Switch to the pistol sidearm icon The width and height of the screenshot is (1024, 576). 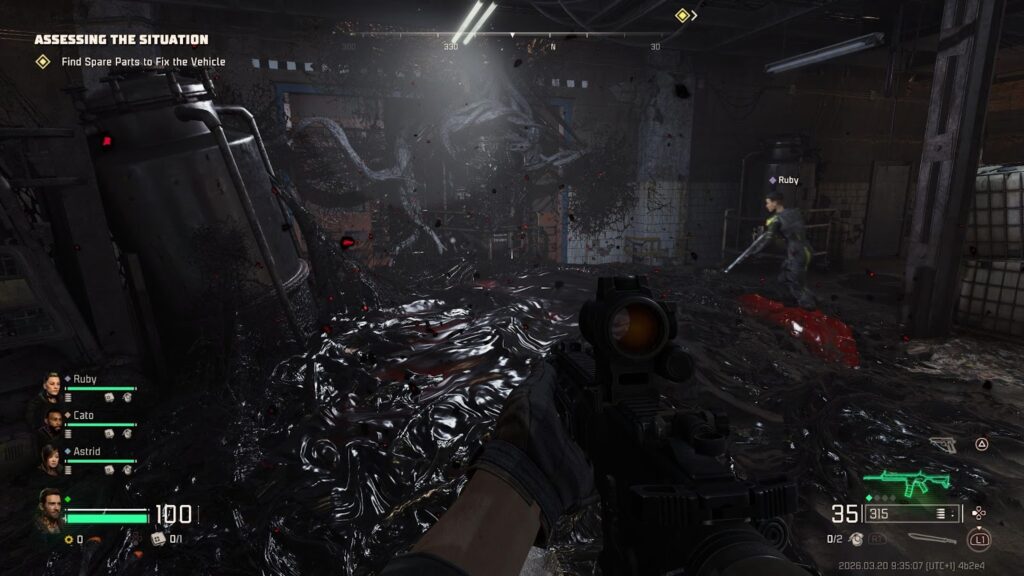coord(942,444)
